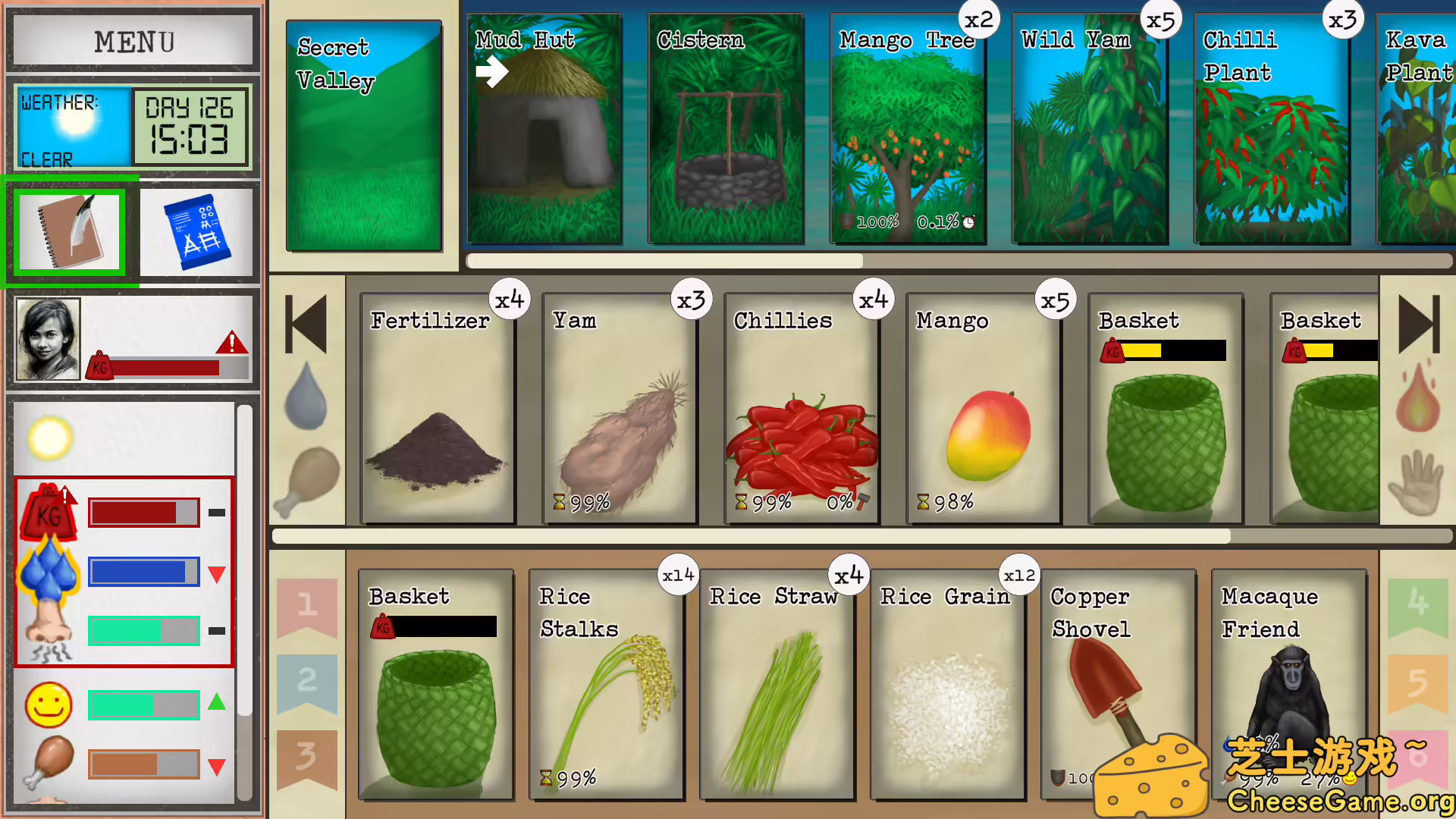Viewport: 1456px width, 819px height.
Task: Click the blue hydration bar
Action: (x=144, y=571)
